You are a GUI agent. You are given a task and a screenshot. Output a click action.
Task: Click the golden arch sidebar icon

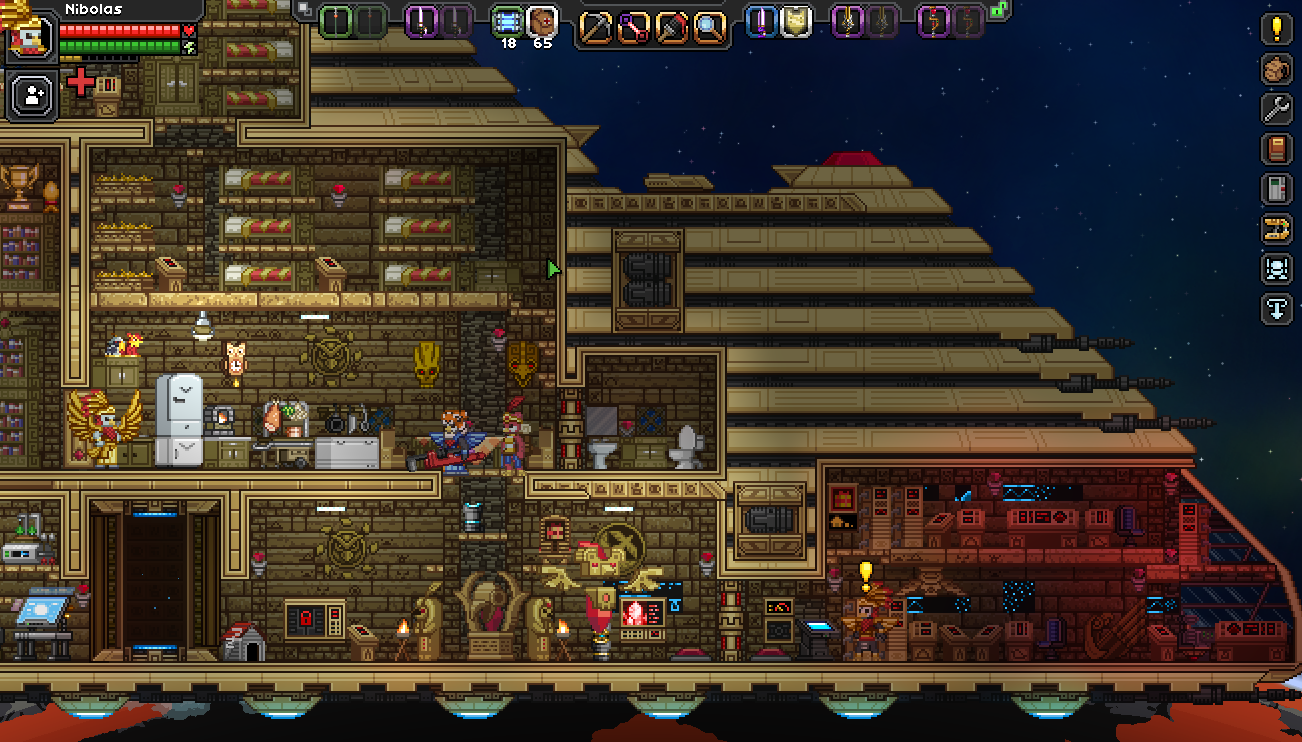1277,229
